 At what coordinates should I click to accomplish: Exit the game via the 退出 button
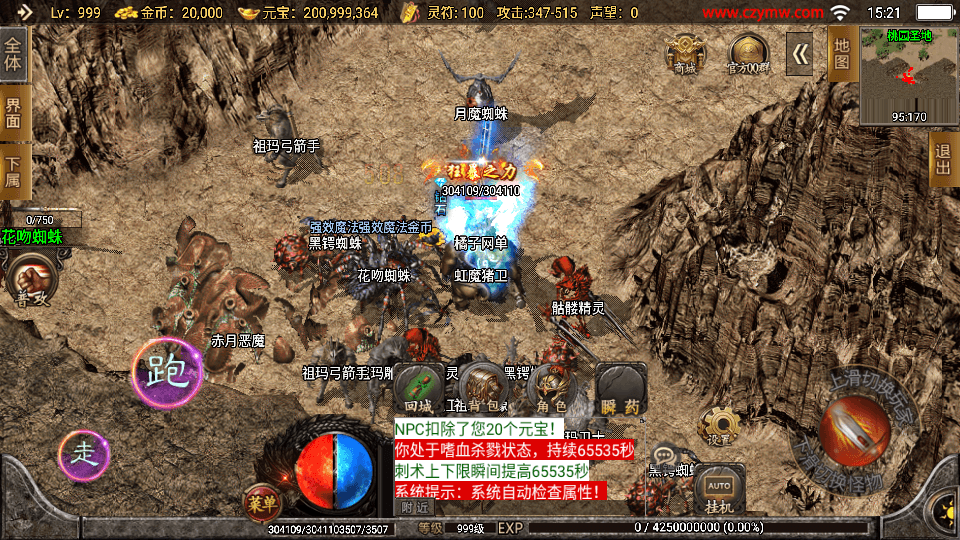pos(942,159)
